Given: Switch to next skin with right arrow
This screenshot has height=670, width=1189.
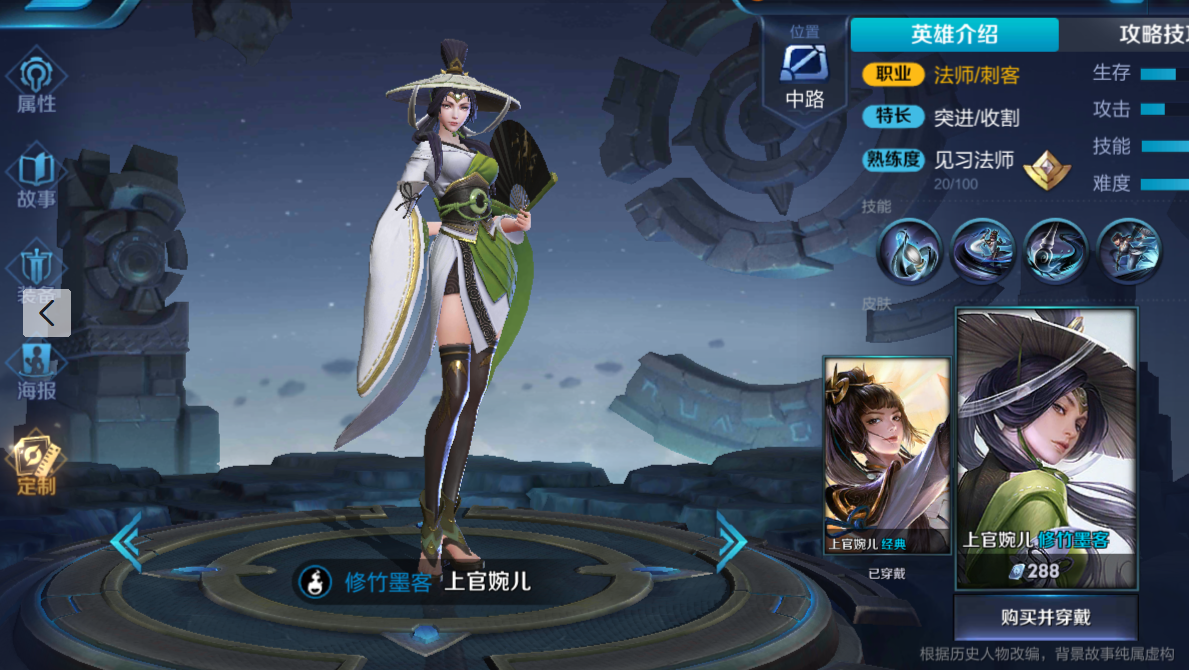Looking at the screenshot, I should [731, 541].
